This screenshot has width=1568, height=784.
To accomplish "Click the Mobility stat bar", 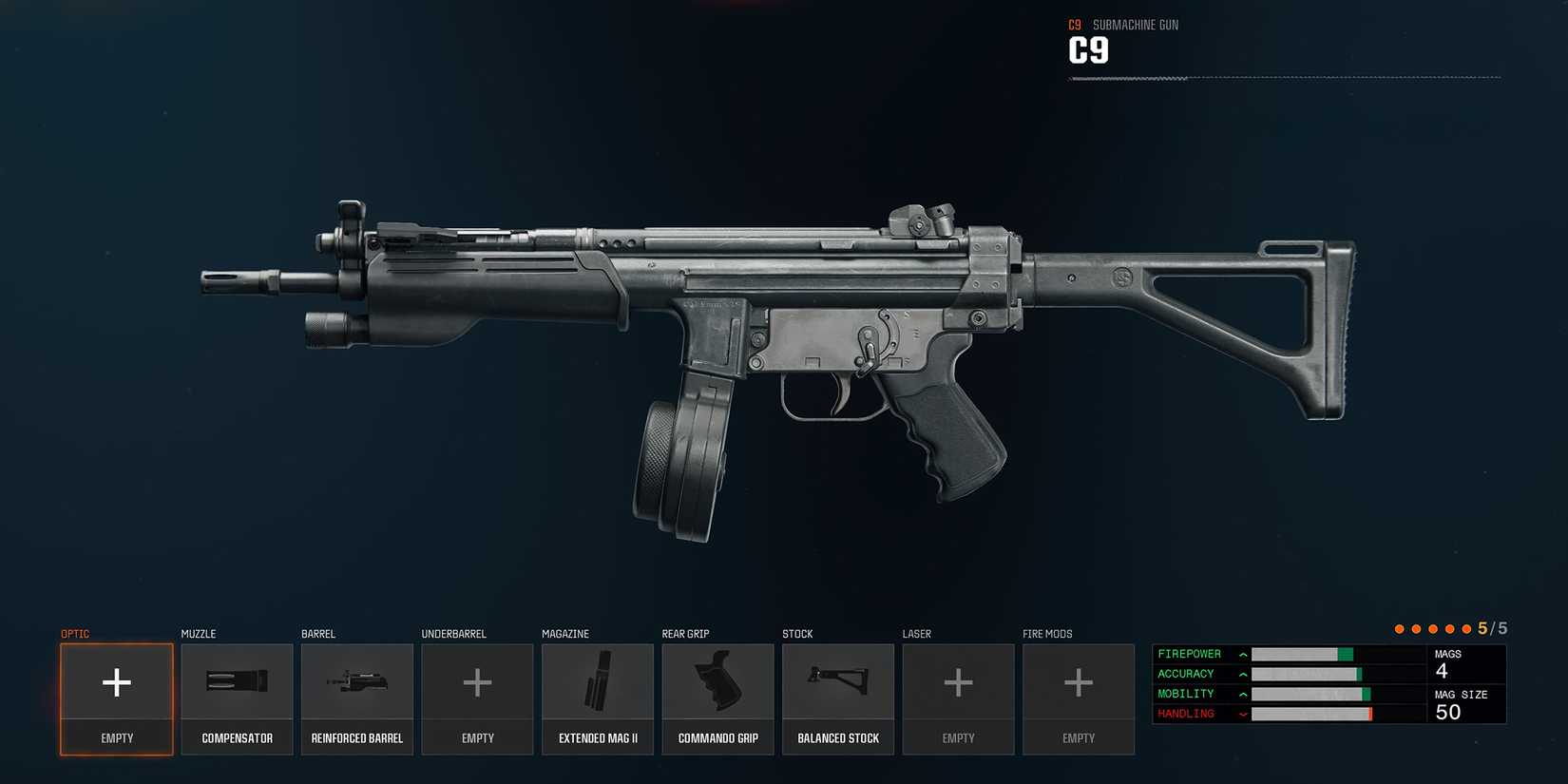I will coord(1311,694).
